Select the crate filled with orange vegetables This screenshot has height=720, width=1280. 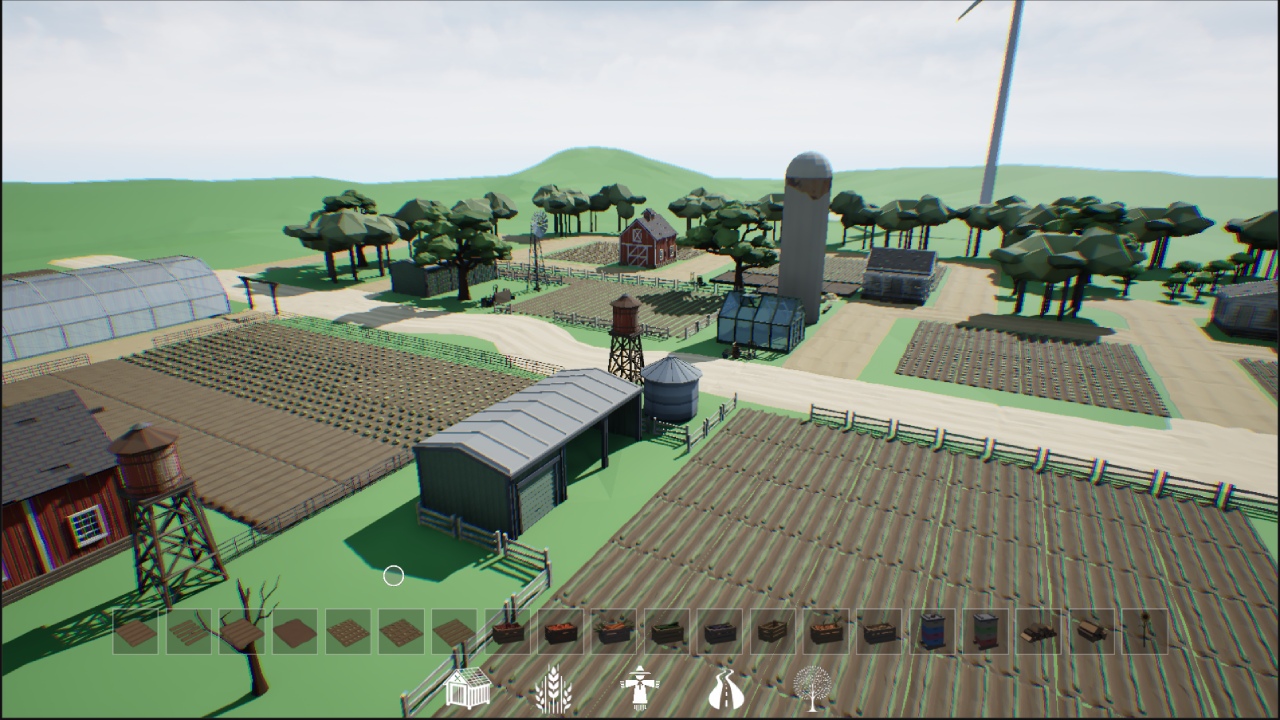tap(560, 632)
